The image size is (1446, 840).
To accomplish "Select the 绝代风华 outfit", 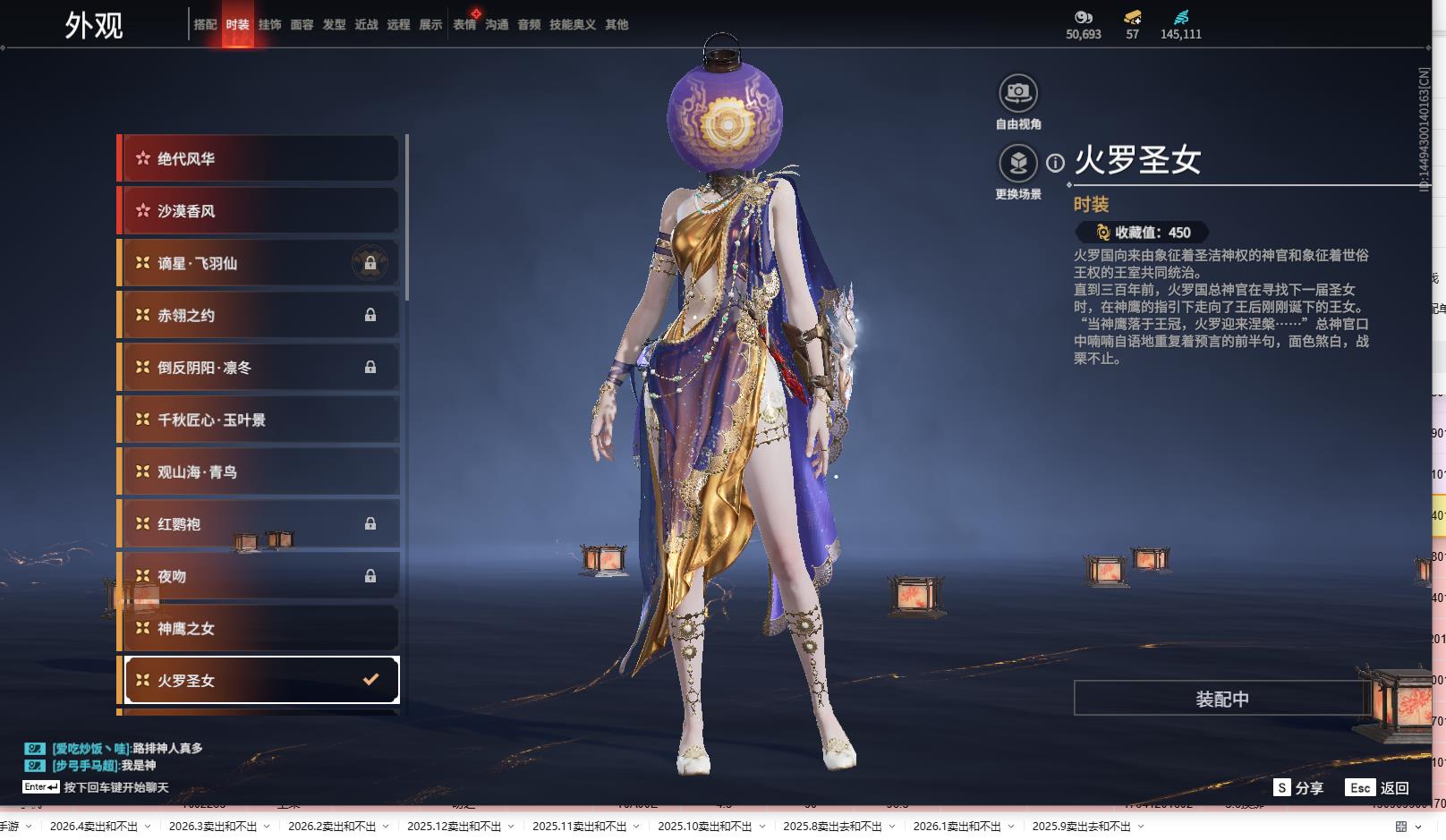I will click(259, 159).
